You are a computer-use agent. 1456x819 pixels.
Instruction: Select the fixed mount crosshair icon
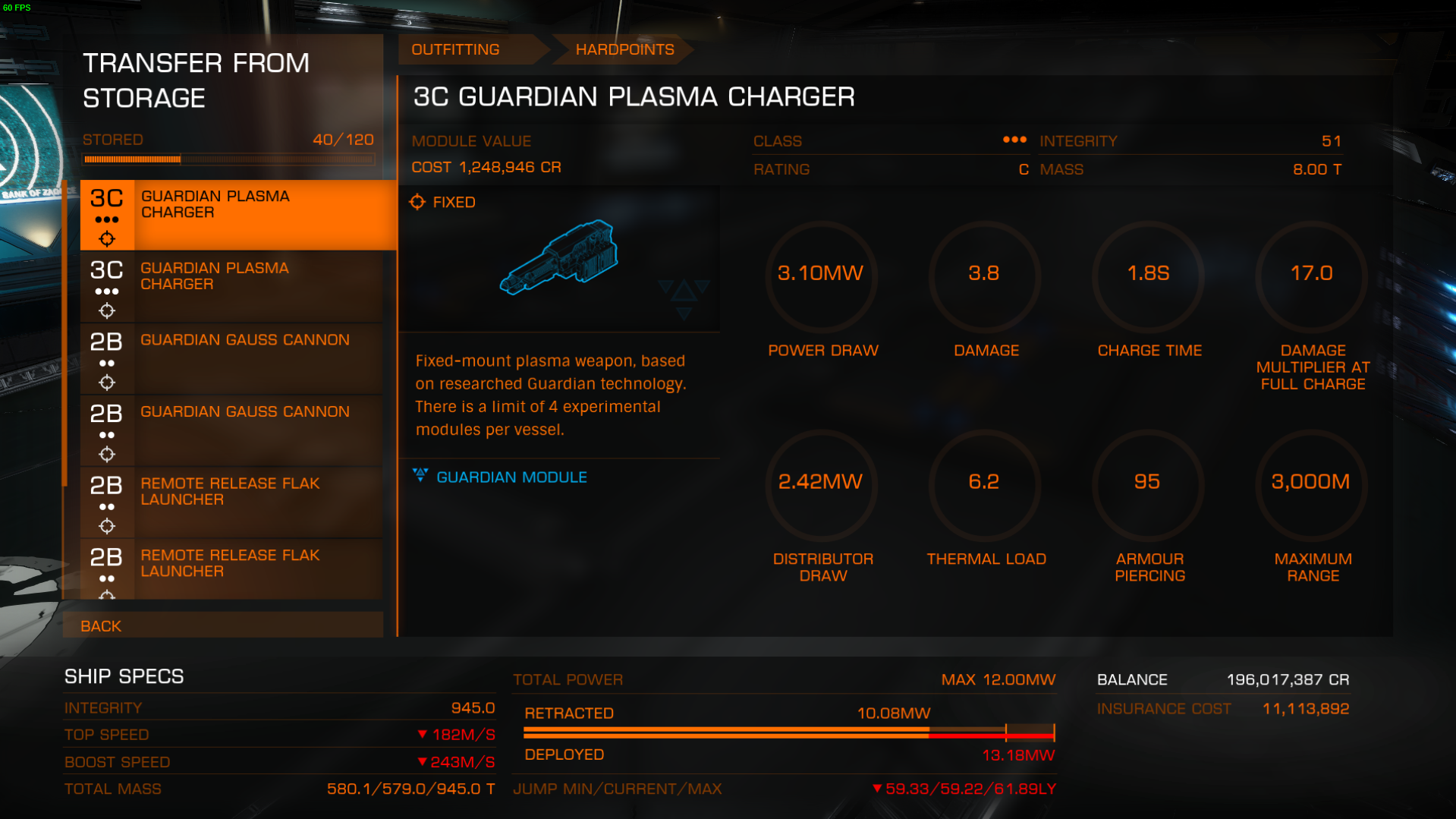[418, 202]
